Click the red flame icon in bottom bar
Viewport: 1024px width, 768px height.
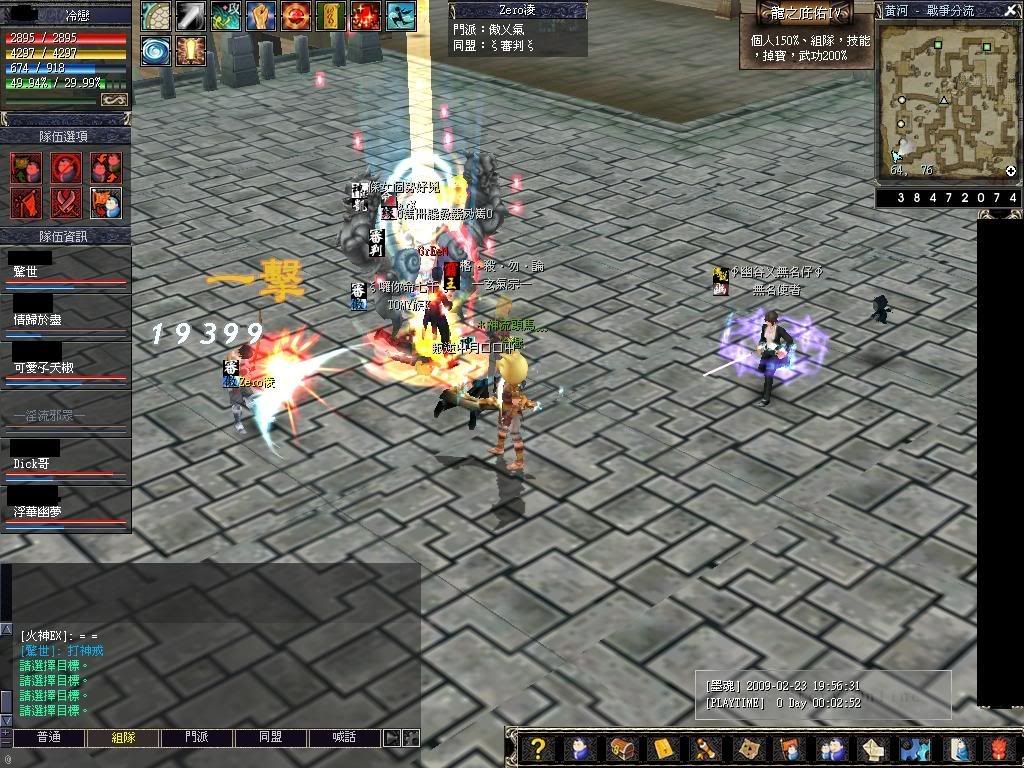point(1004,749)
